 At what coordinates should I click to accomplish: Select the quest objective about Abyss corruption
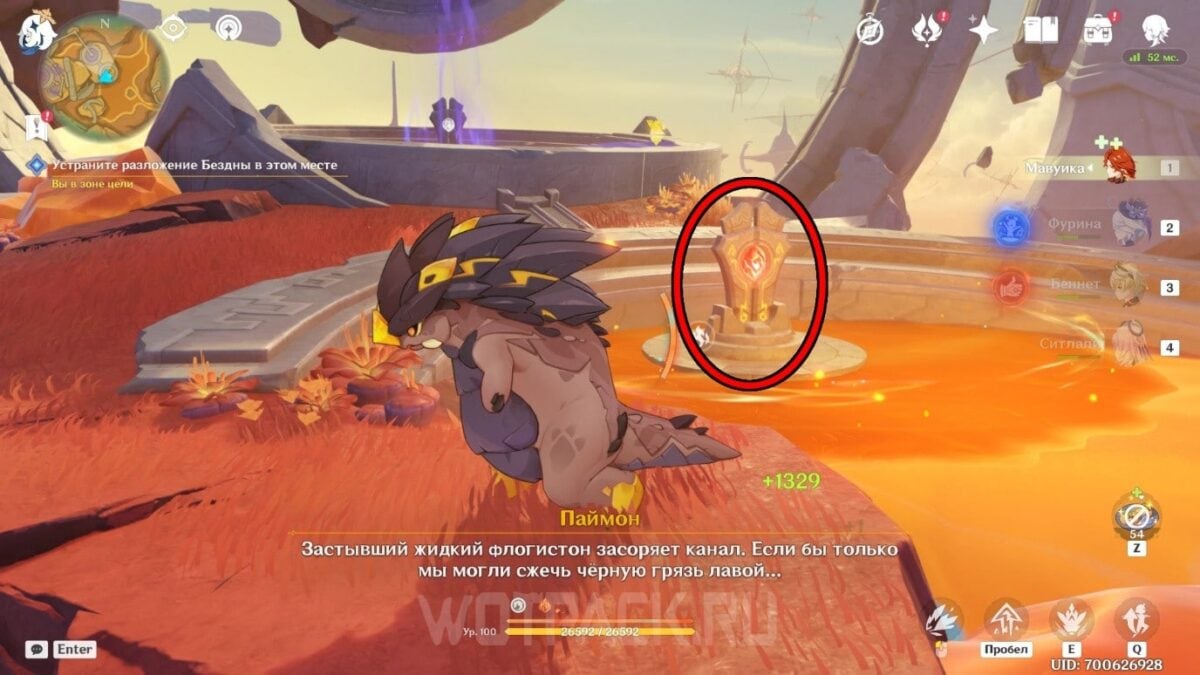pyautogui.click(x=194, y=165)
